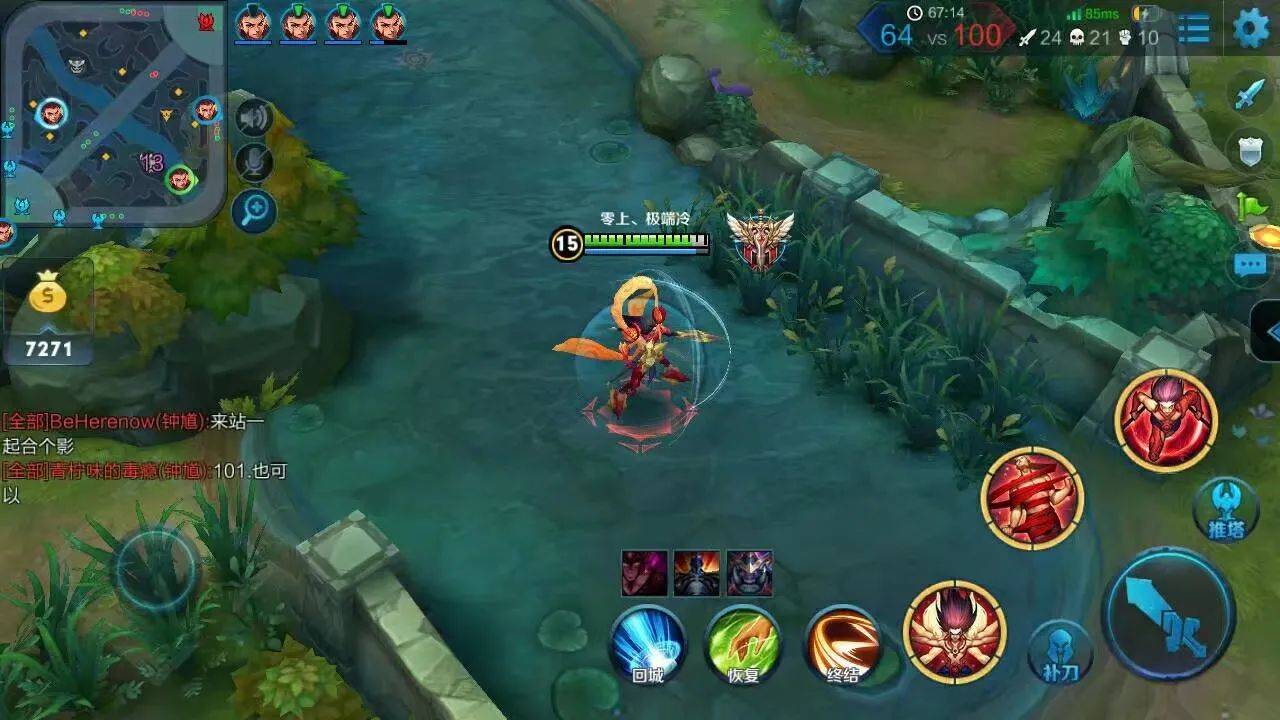The image size is (1280, 720).
Task: Click the magnifier button beside the minimap
Action: pyautogui.click(x=254, y=211)
